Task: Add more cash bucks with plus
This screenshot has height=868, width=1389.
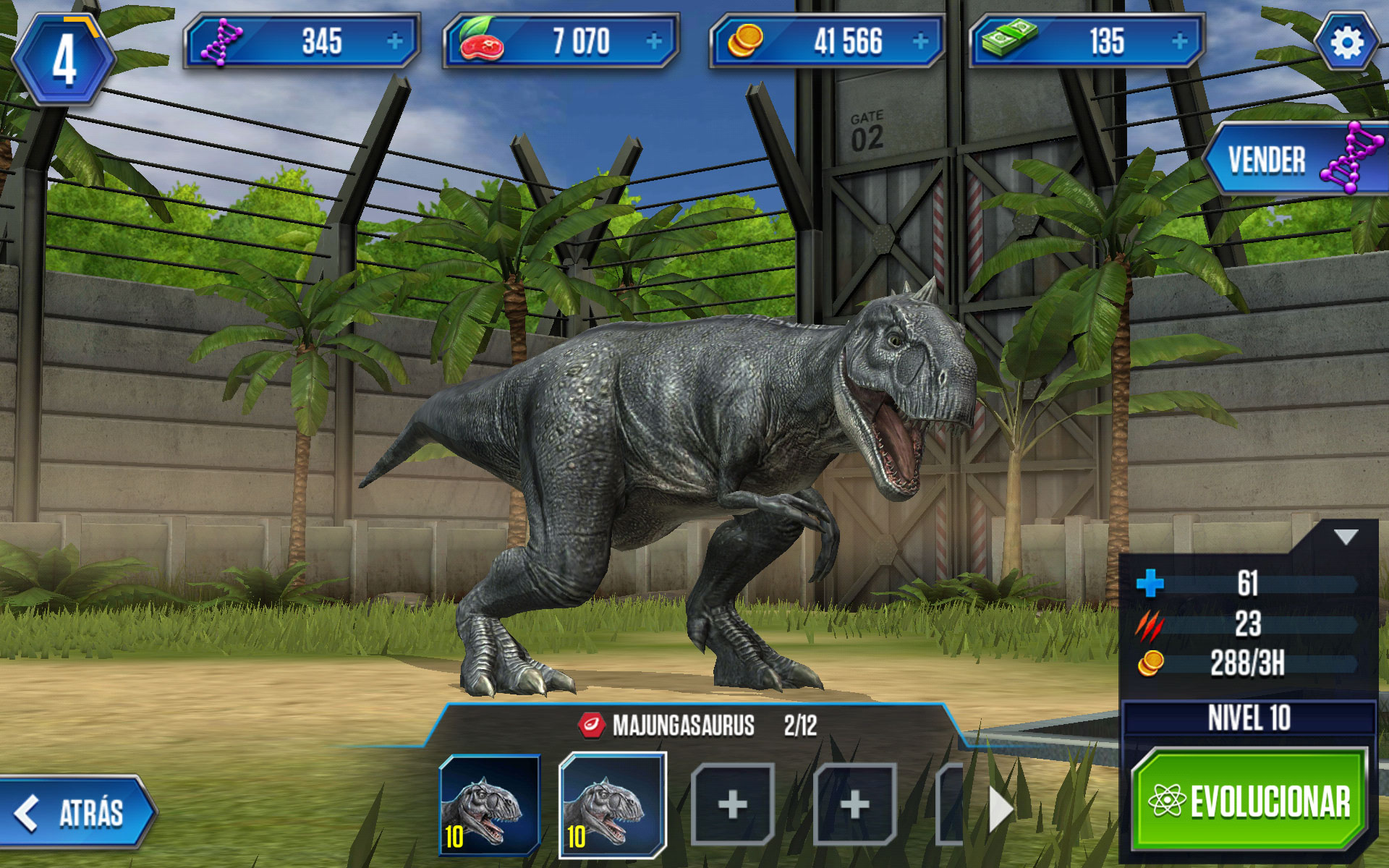Action: click(1179, 42)
